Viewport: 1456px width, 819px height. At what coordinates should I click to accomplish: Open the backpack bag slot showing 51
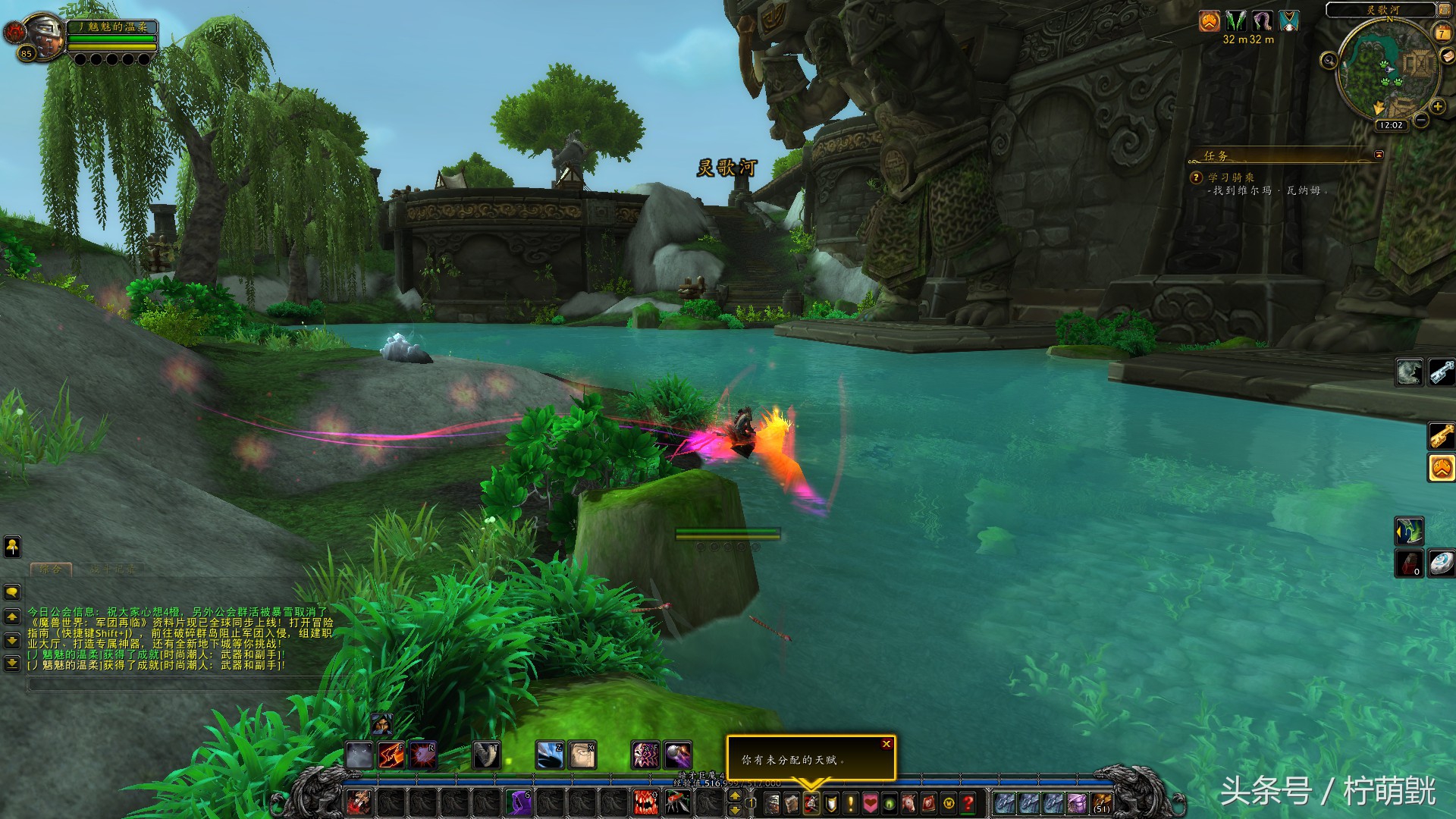point(1102,803)
